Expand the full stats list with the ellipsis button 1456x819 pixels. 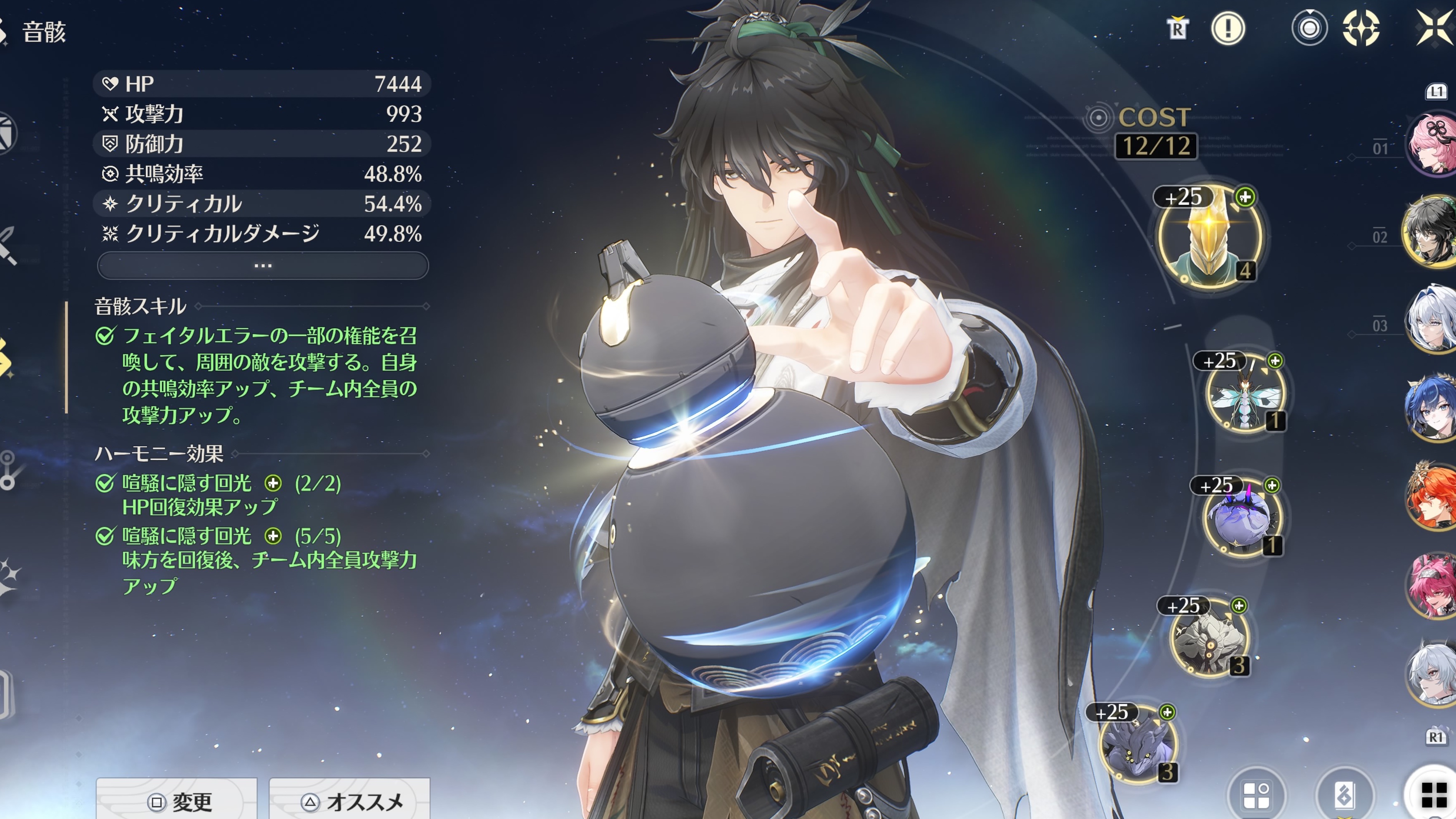263,266
